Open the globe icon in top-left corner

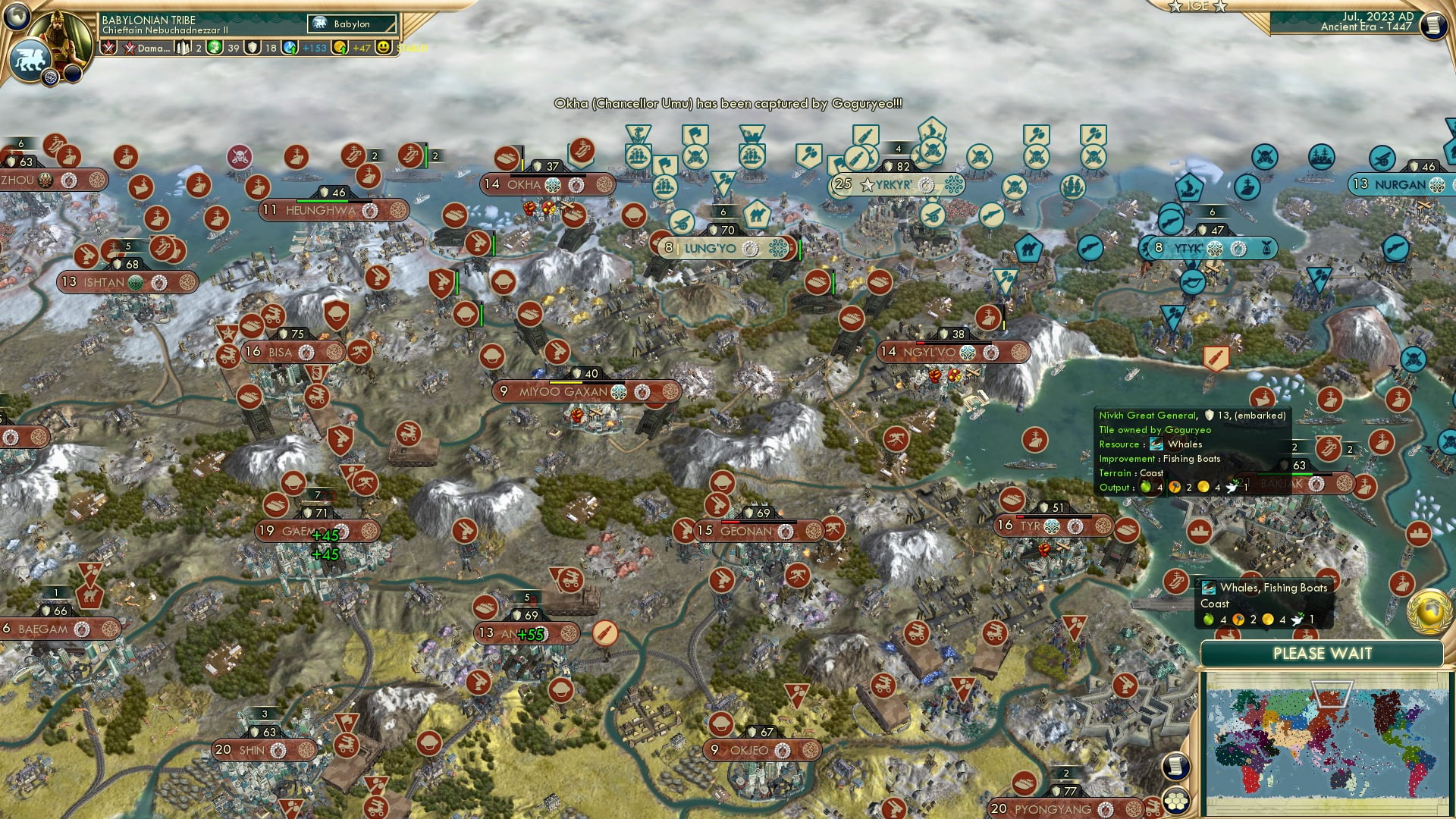pyautogui.click(x=16, y=16)
